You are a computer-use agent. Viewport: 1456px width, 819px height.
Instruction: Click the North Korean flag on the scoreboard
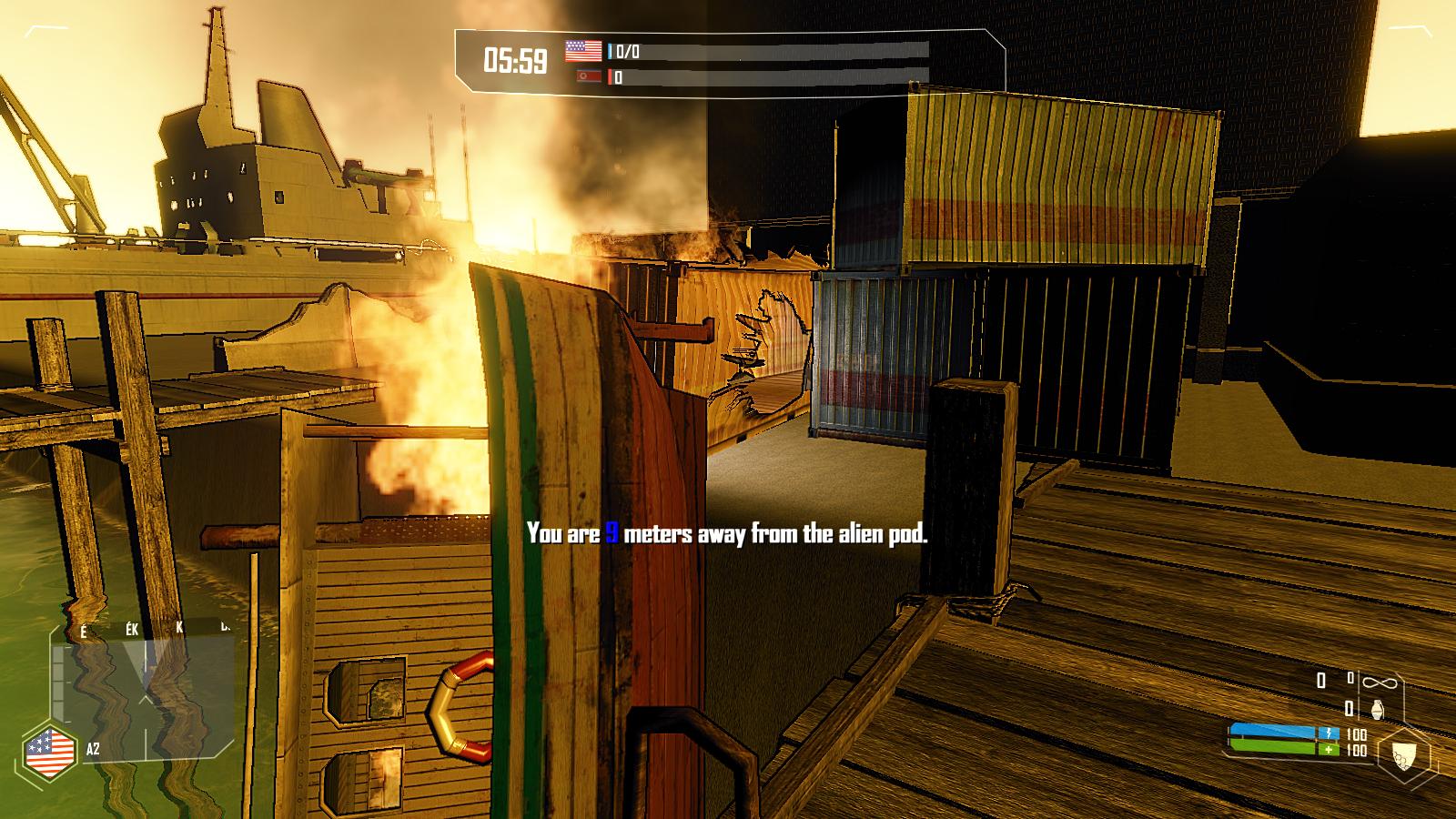click(x=590, y=77)
